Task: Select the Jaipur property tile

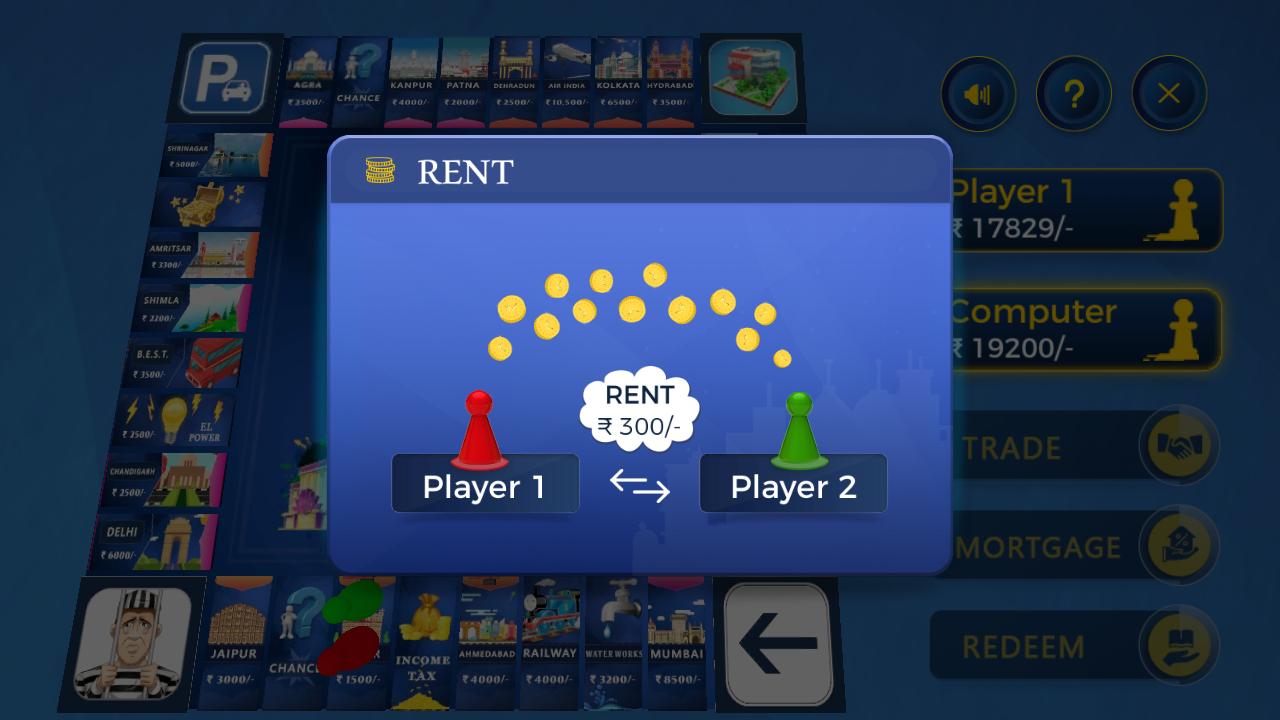Action: click(x=234, y=640)
